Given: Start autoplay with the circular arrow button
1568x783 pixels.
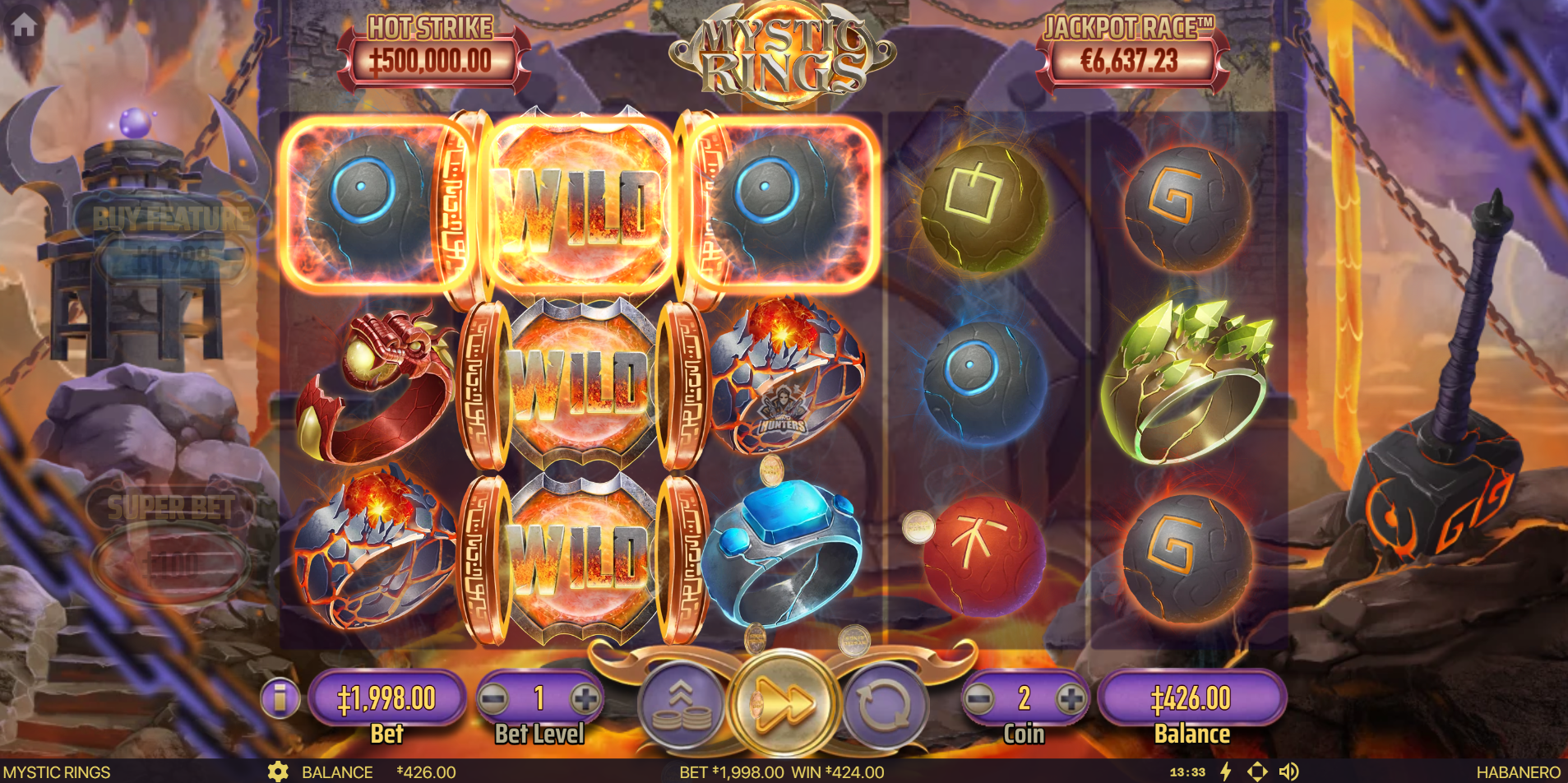Looking at the screenshot, I should click(885, 705).
